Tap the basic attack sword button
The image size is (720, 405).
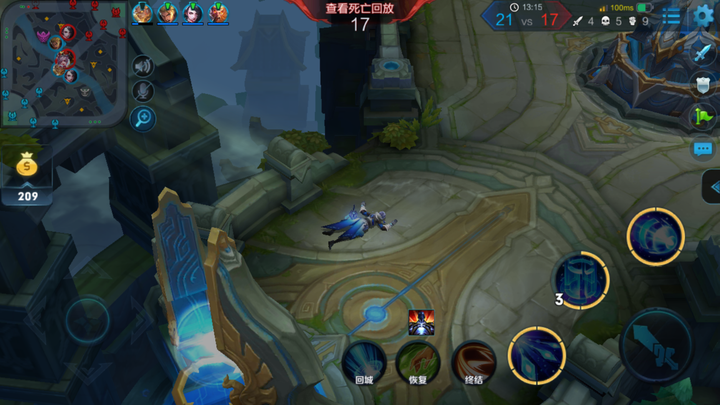click(x=655, y=344)
